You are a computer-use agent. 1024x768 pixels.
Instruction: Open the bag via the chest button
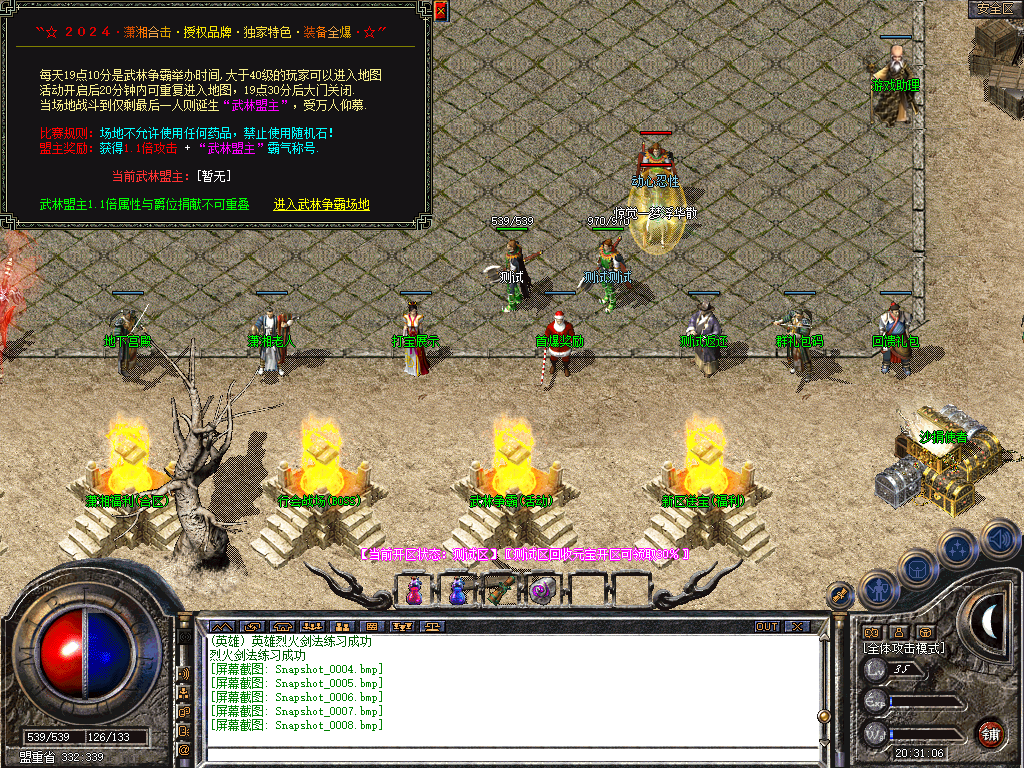pos(918,568)
